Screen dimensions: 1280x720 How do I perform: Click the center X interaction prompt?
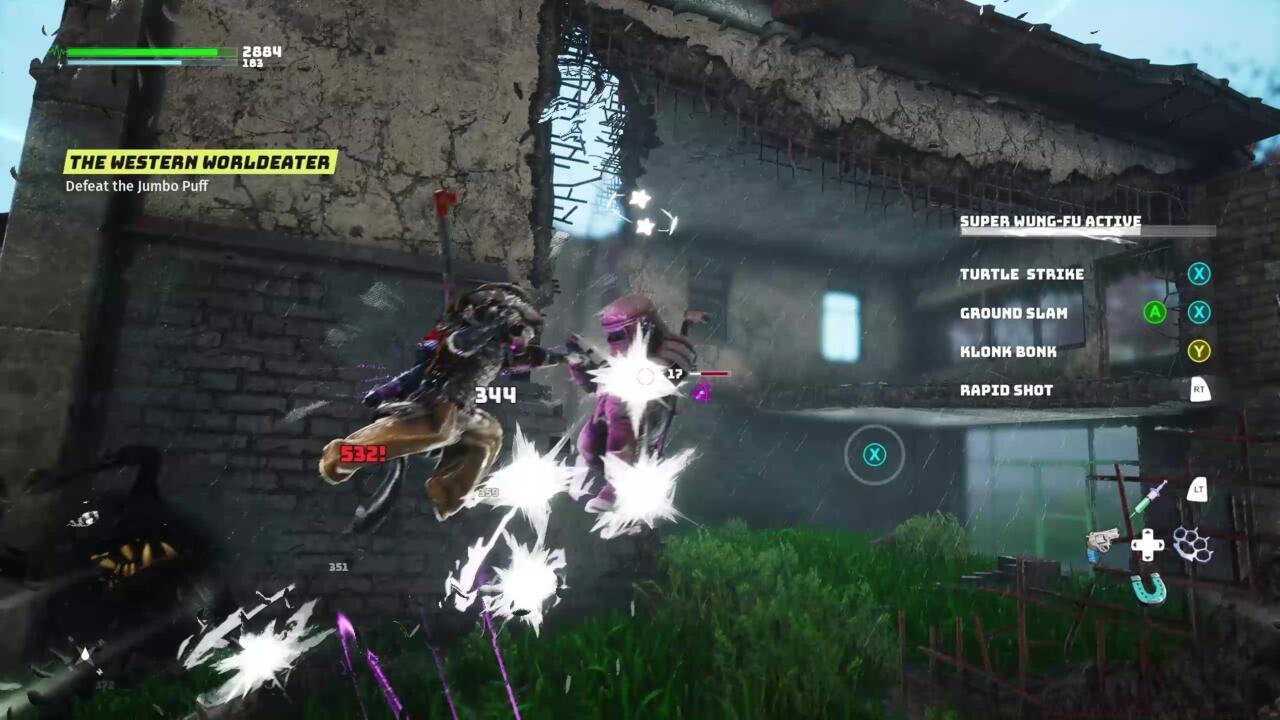[x=875, y=455]
